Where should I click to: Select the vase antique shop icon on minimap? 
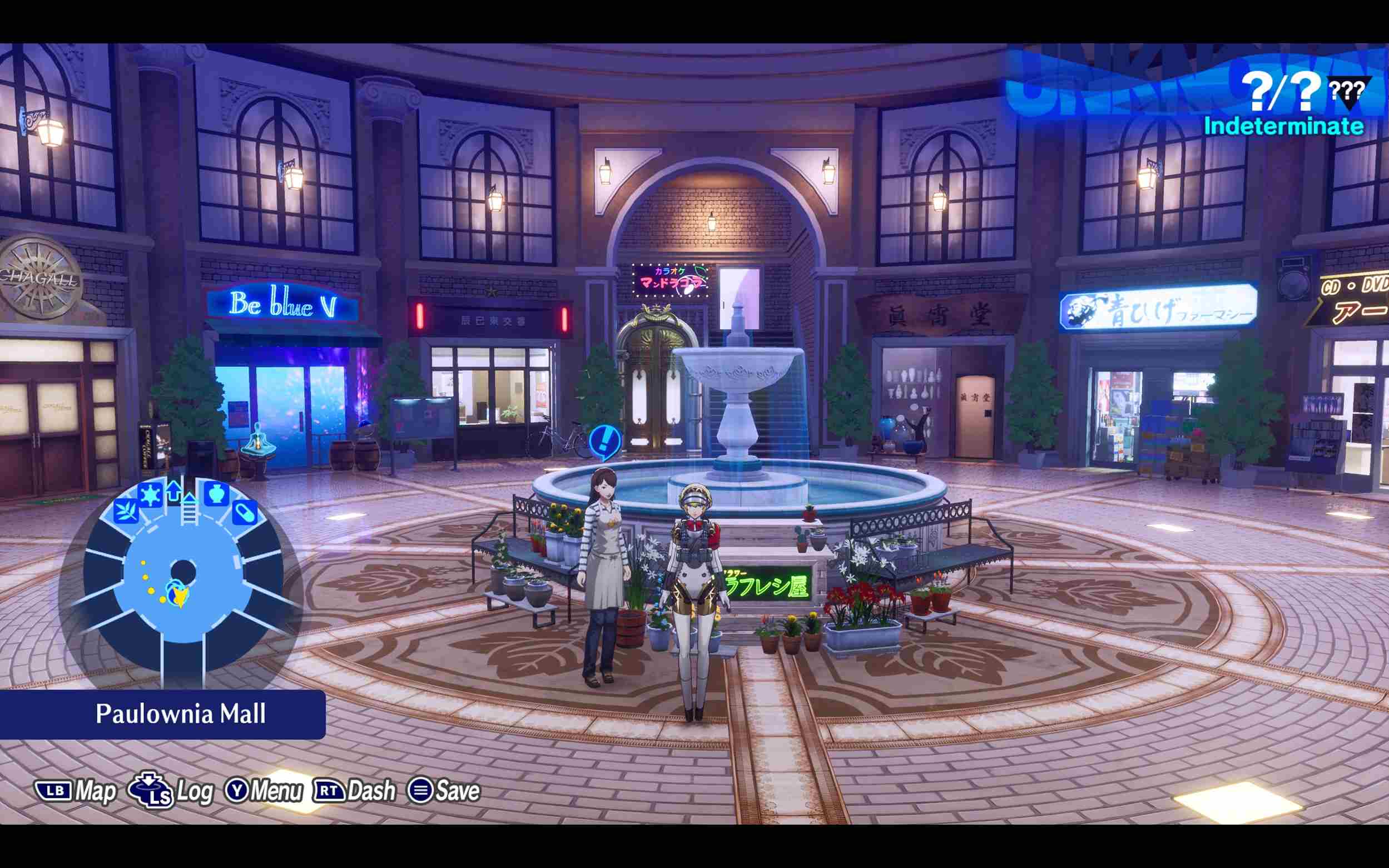217,495
